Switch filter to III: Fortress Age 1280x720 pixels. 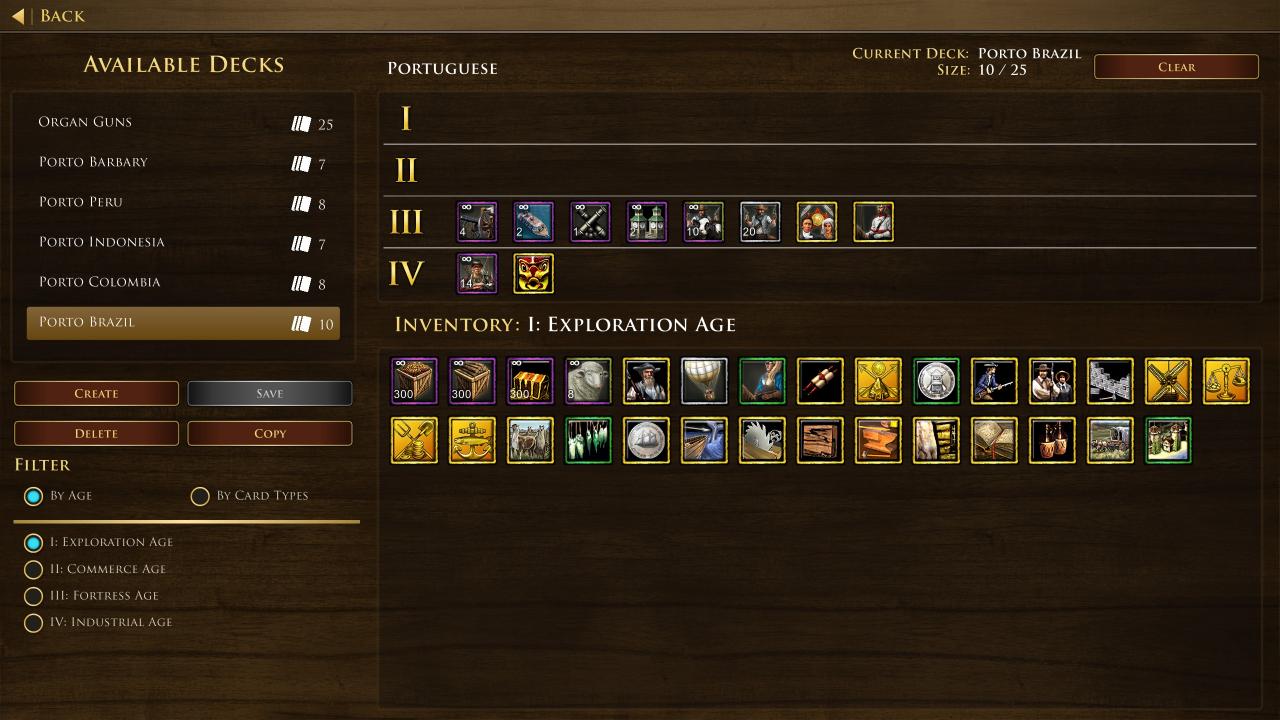33,596
